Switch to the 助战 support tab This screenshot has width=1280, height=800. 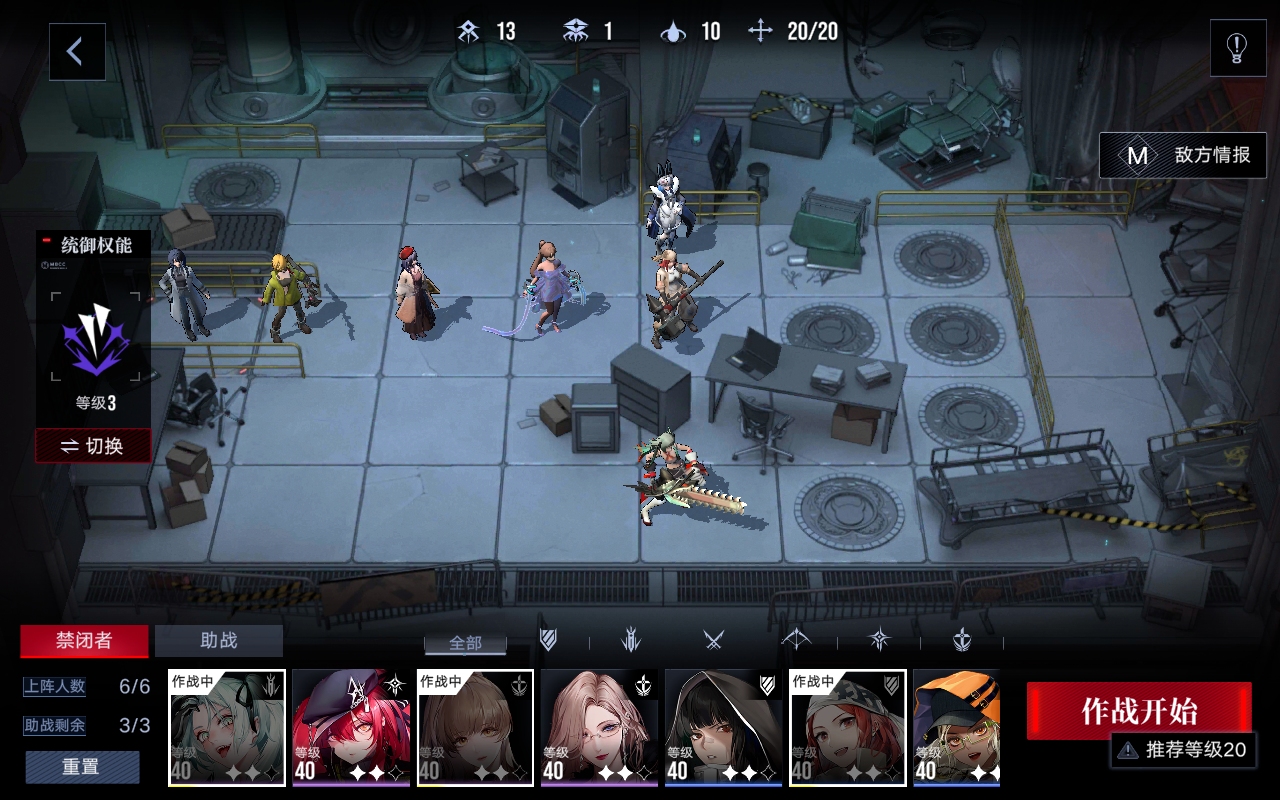tap(219, 641)
